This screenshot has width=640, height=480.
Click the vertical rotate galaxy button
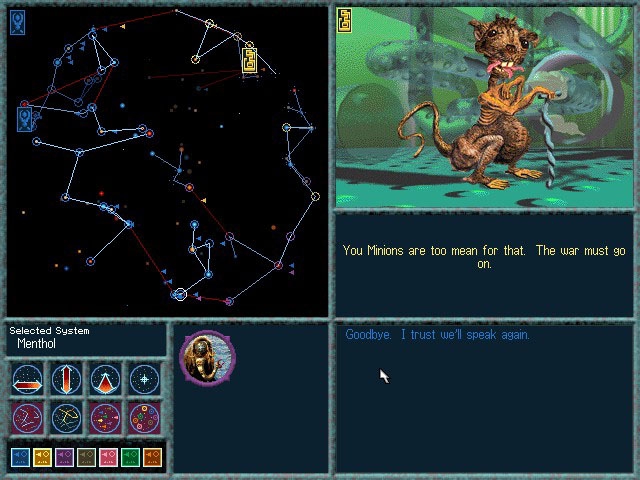point(67,380)
